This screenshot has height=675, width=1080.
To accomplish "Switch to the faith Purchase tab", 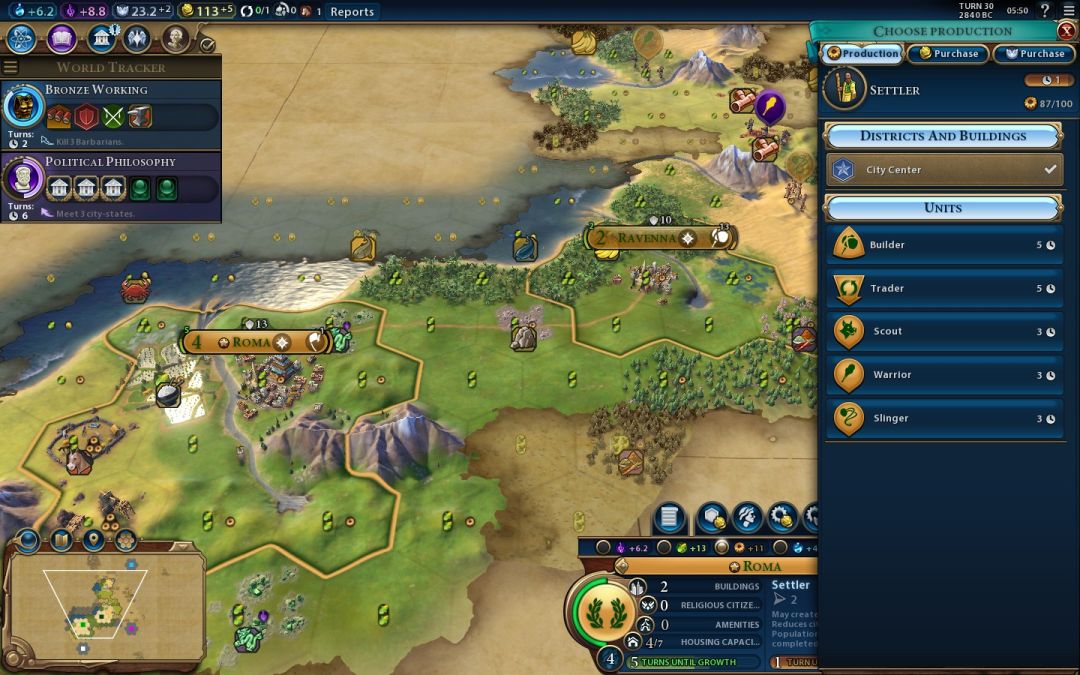I will (1034, 54).
